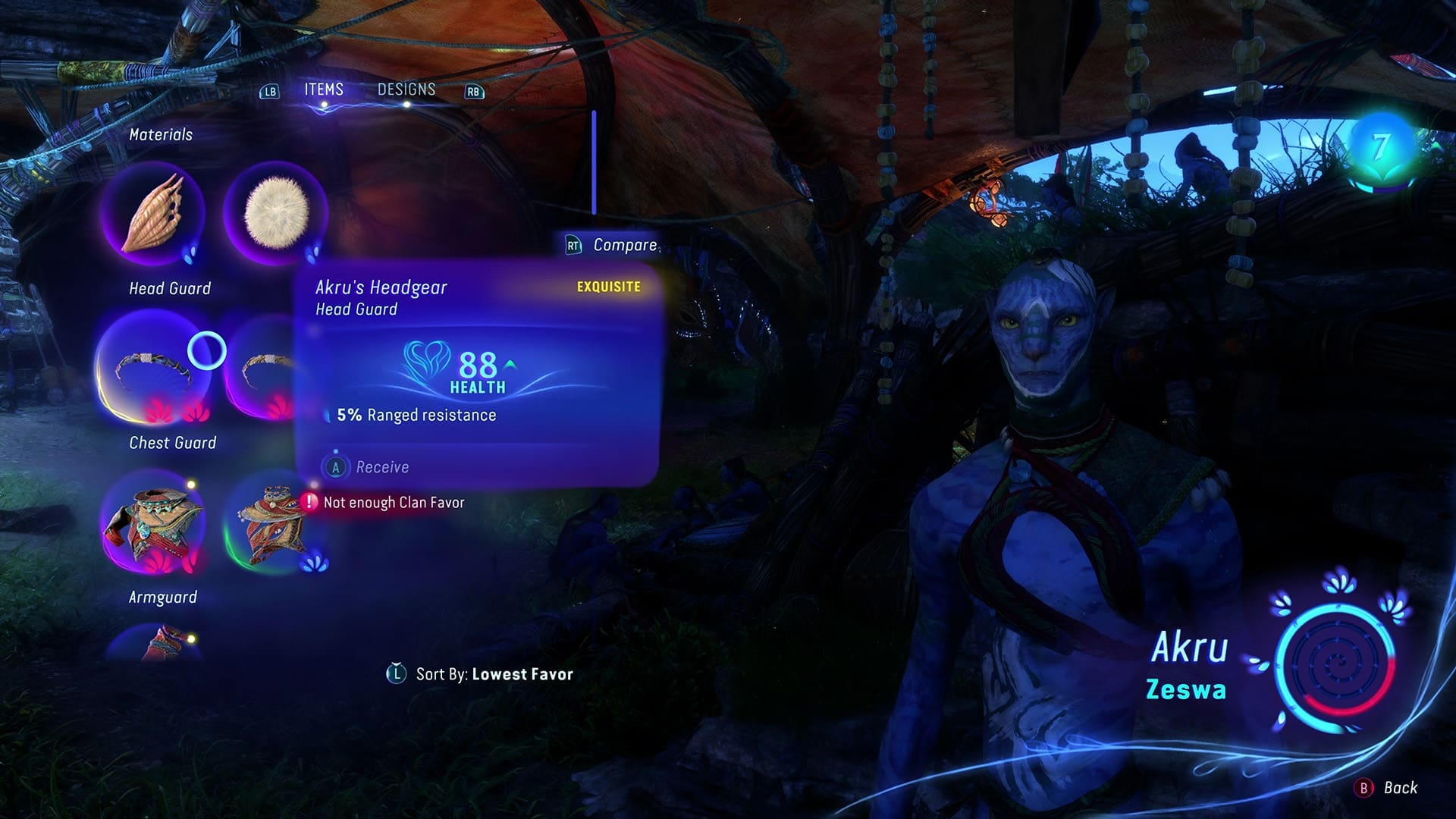Go back from the trade menu

[1386, 788]
